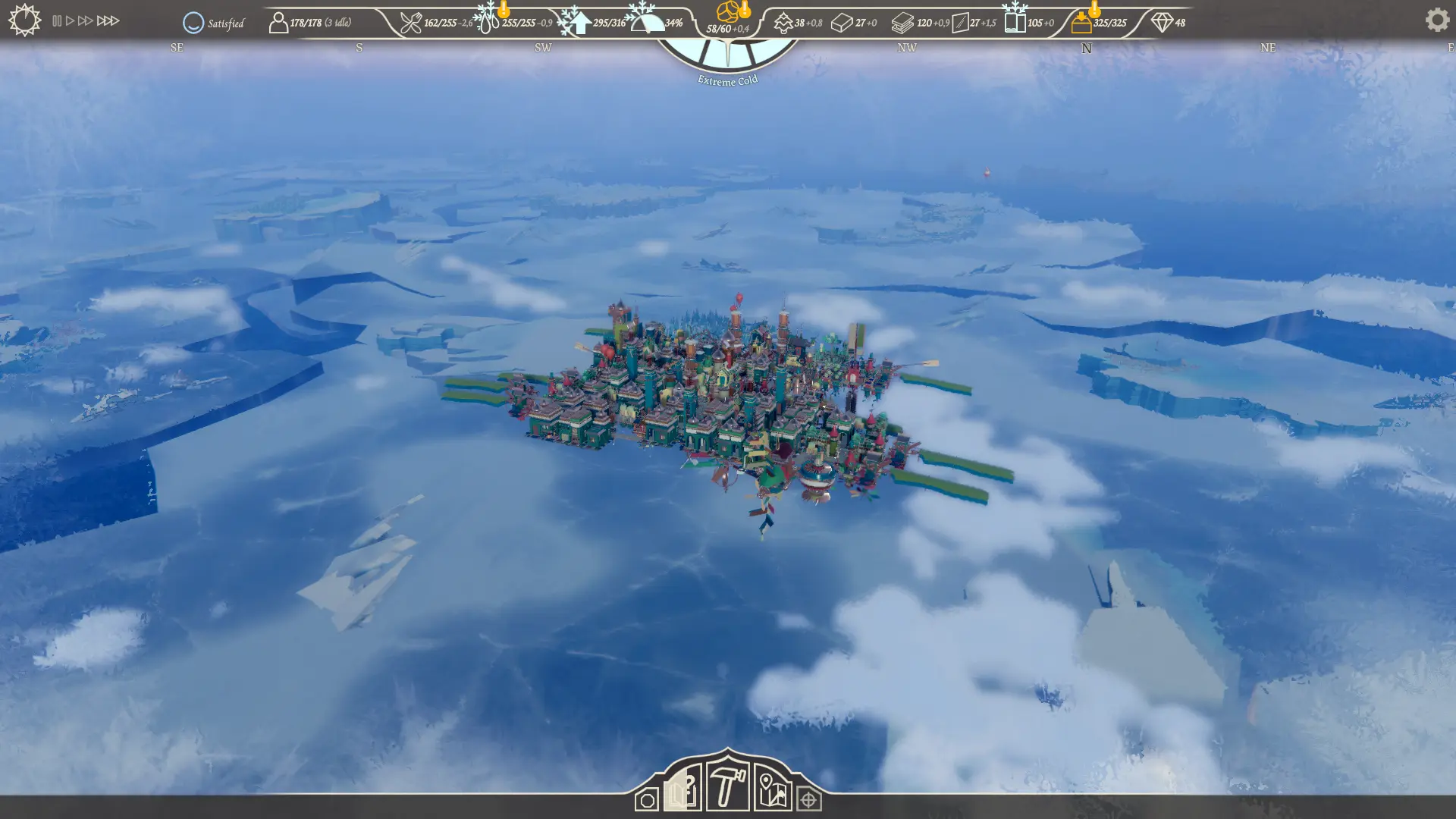Open the world map with pin
Image resolution: width=1456 pixels, height=819 pixels.
[772, 790]
